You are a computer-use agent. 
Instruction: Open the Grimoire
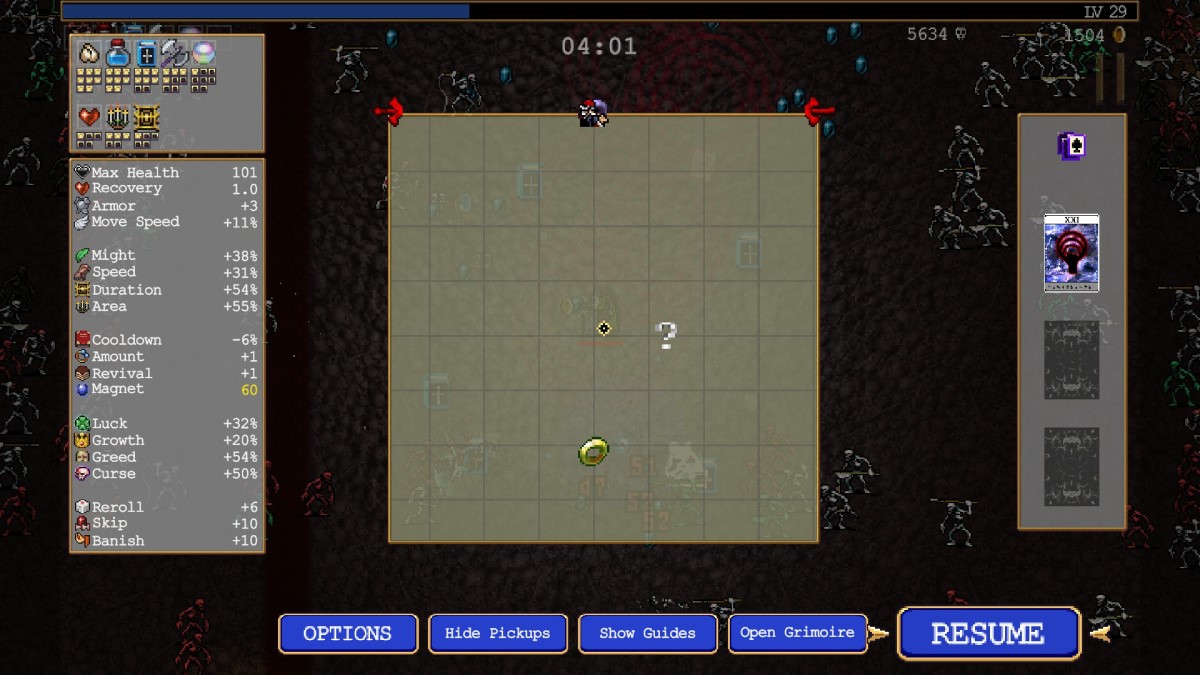coord(797,633)
